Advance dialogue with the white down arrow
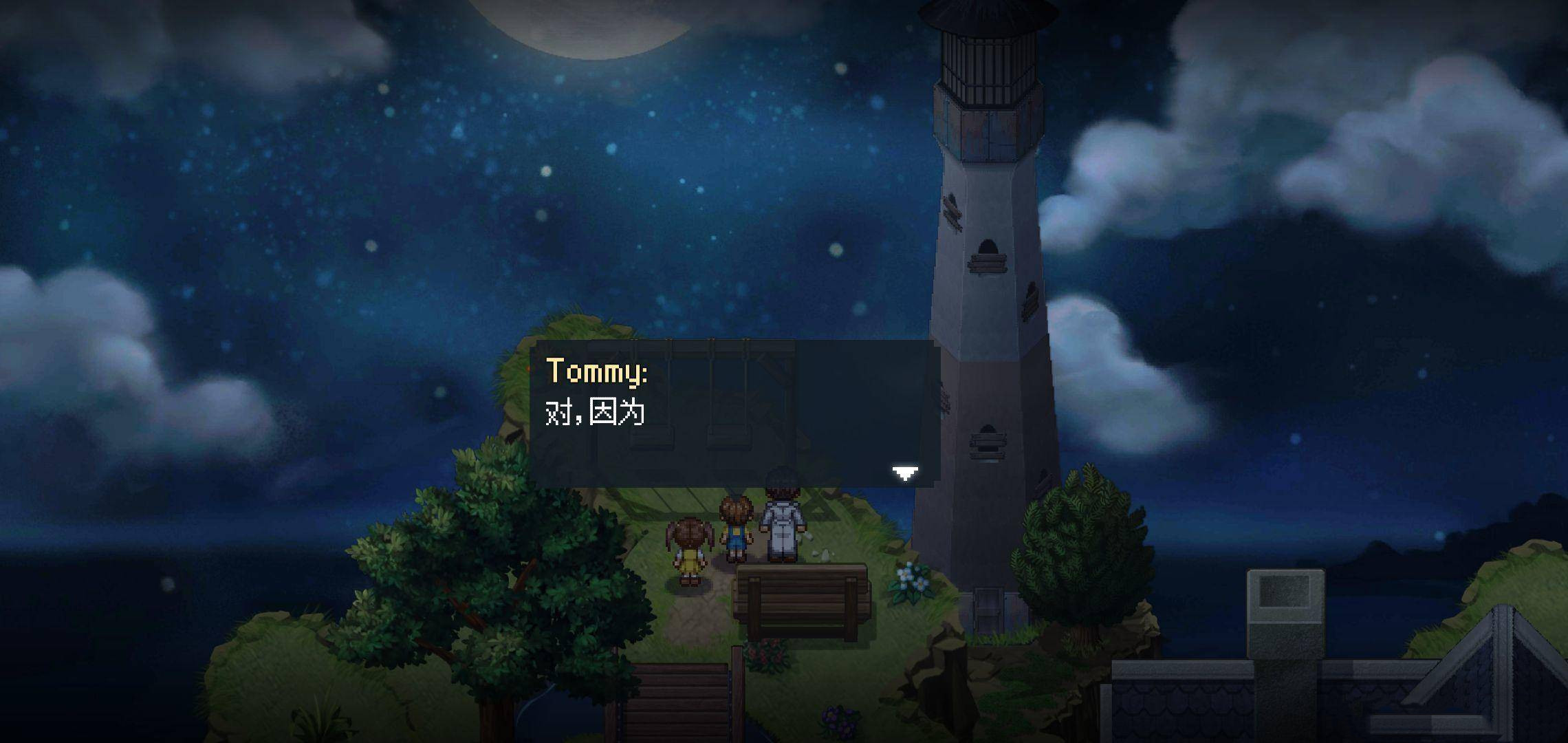 (x=904, y=473)
